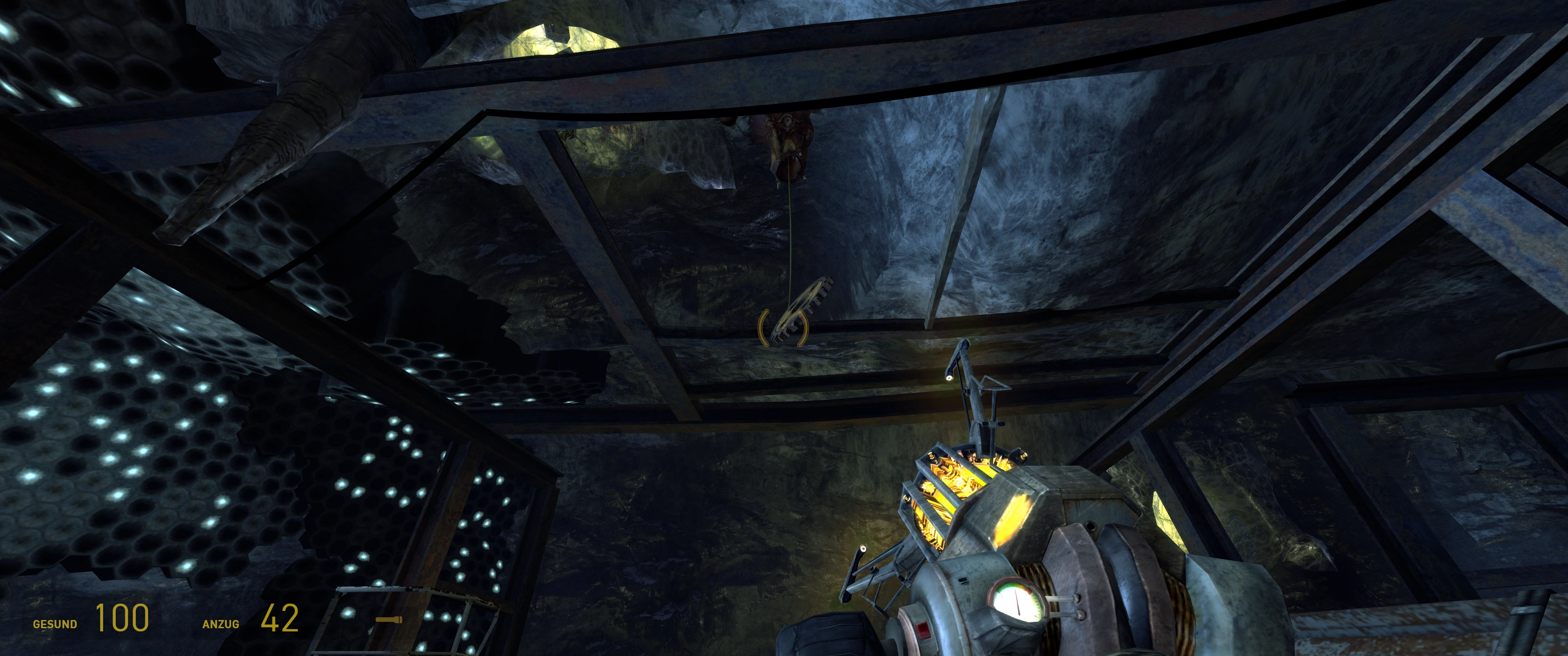Click the flashlight icon in the HUD
This screenshot has height=656, width=1568.
pos(388,620)
